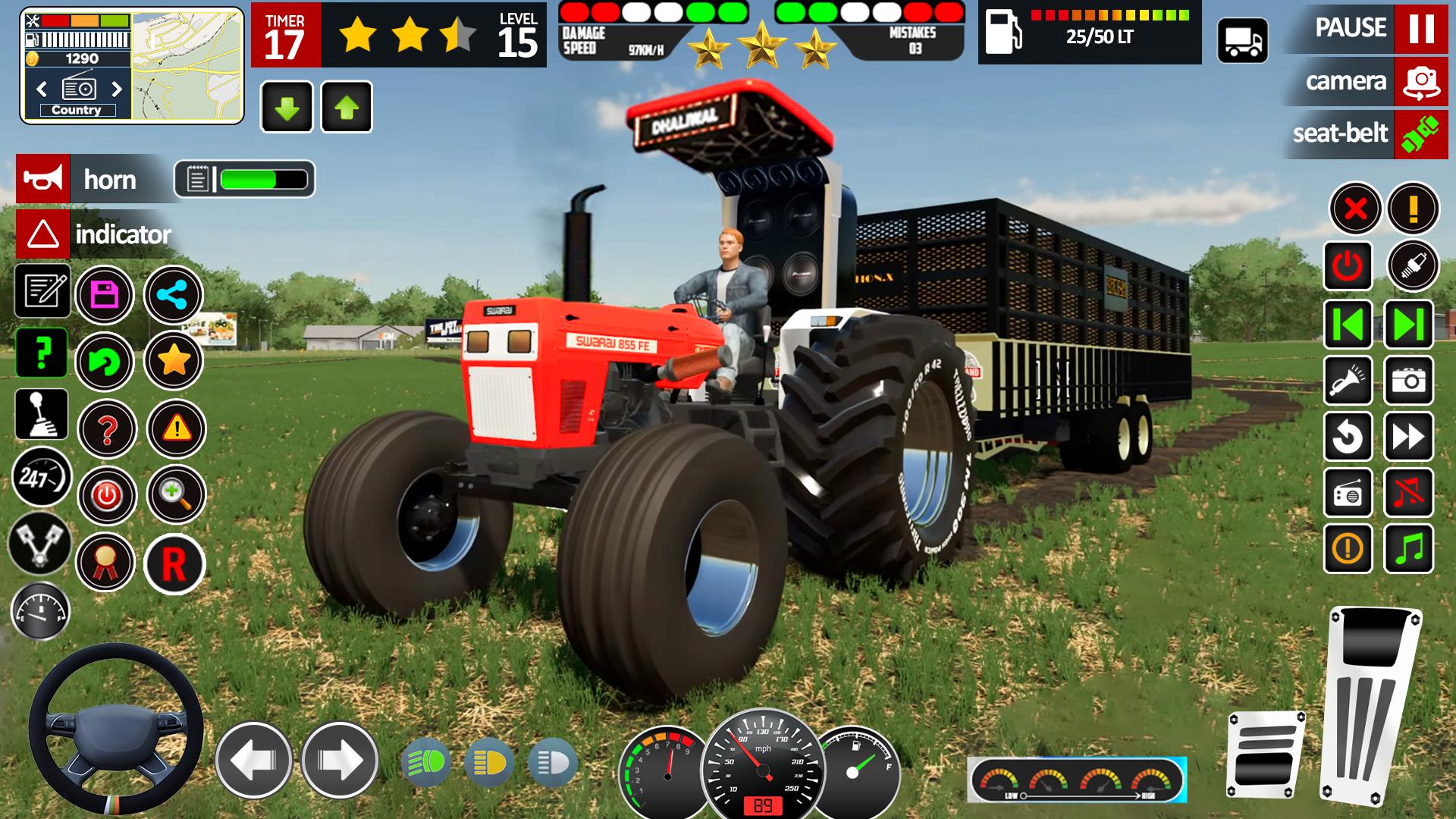Click the fast-forward double arrow button
Screen dimensions: 1456x819
pos(1408,437)
